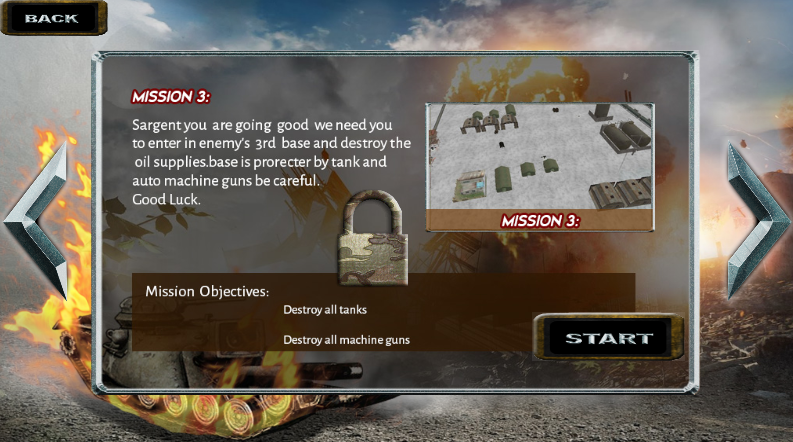Image resolution: width=793 pixels, height=442 pixels.
Task: Go back using the BACK button
Action: 52,18
